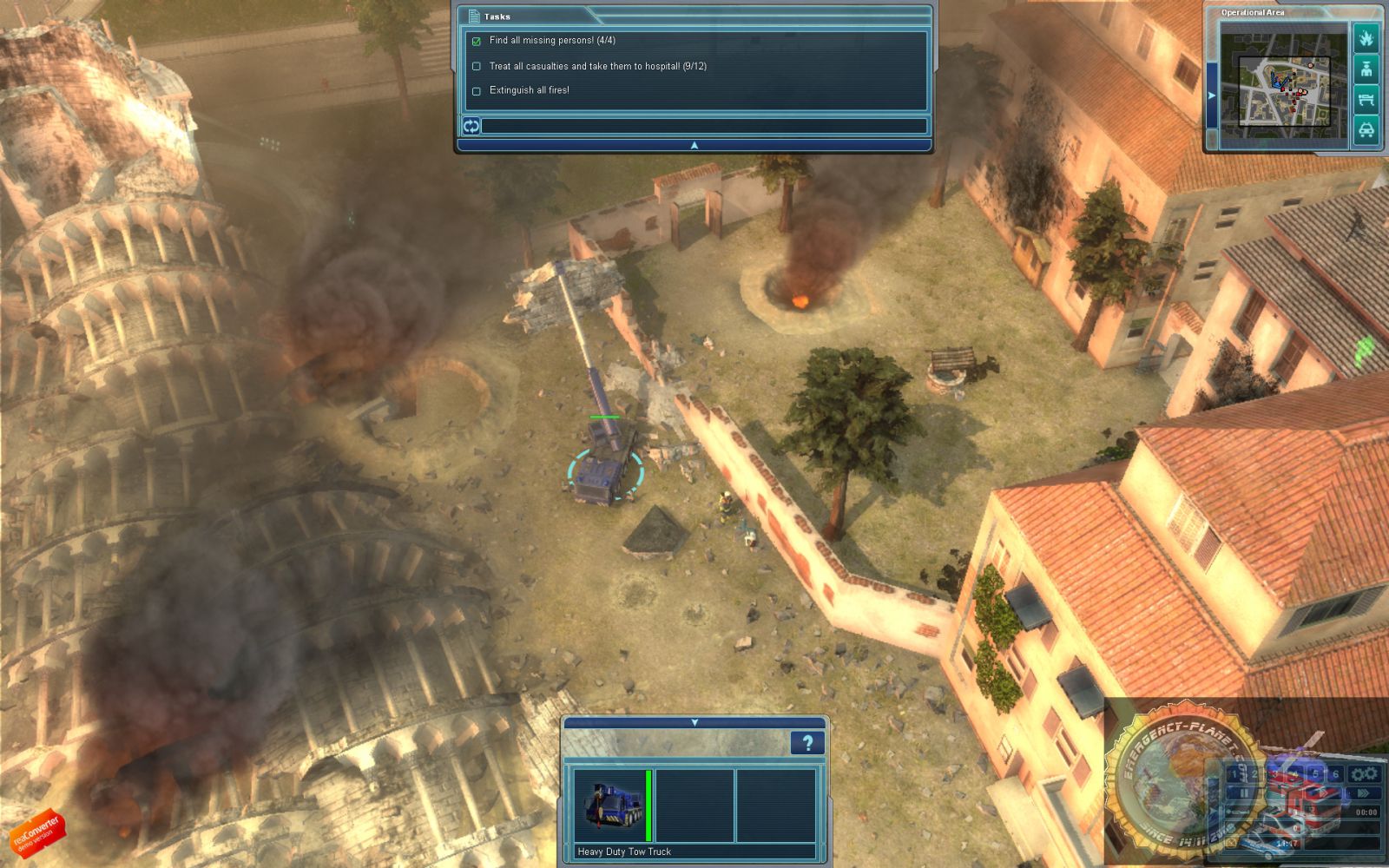This screenshot has width=1389, height=868.
Task: Open the question mark help button
Action: coord(807,743)
